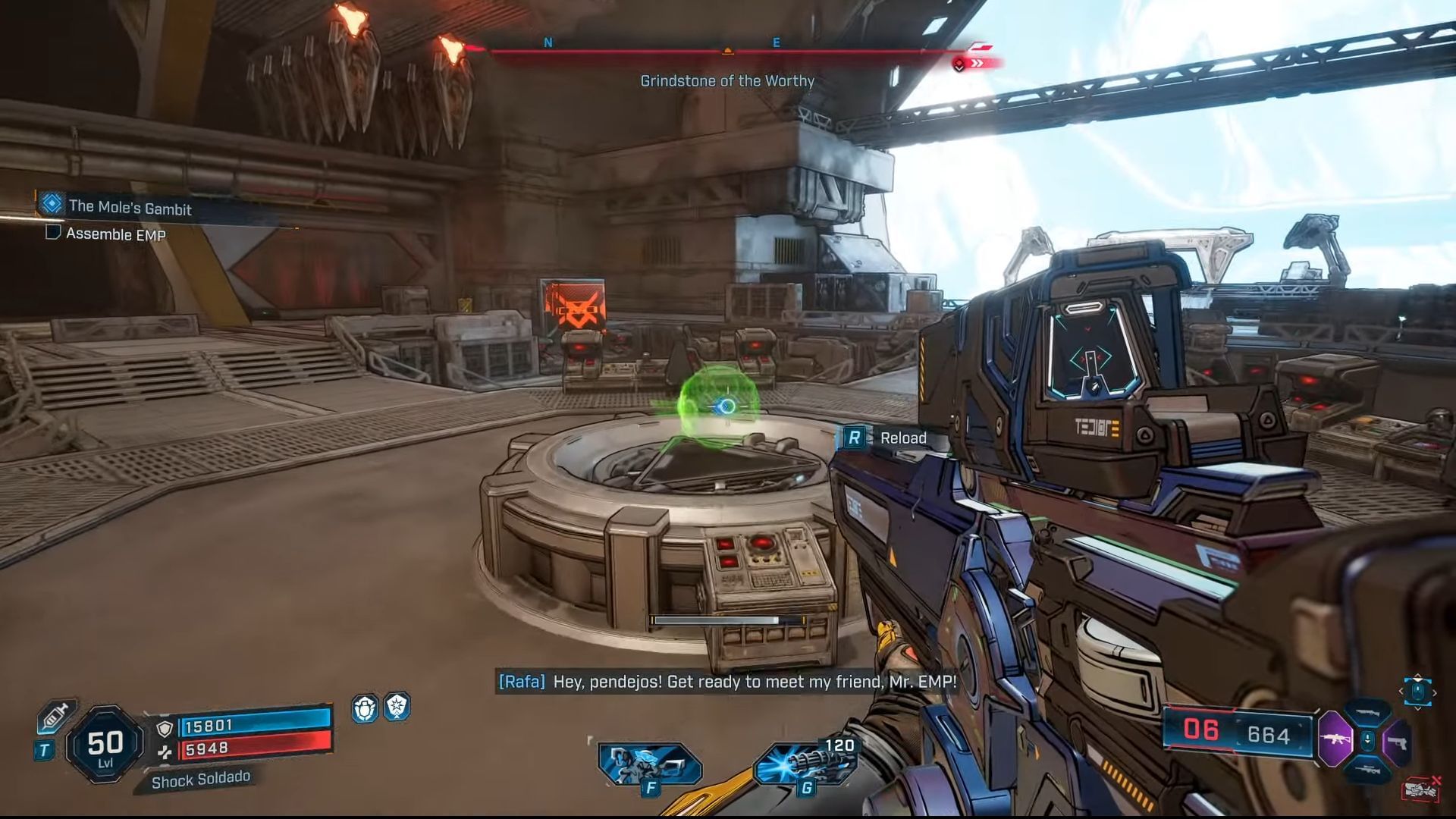This screenshot has width=1456, height=819.
Task: Equip the bottom sniper rifle slot
Action: click(1367, 769)
